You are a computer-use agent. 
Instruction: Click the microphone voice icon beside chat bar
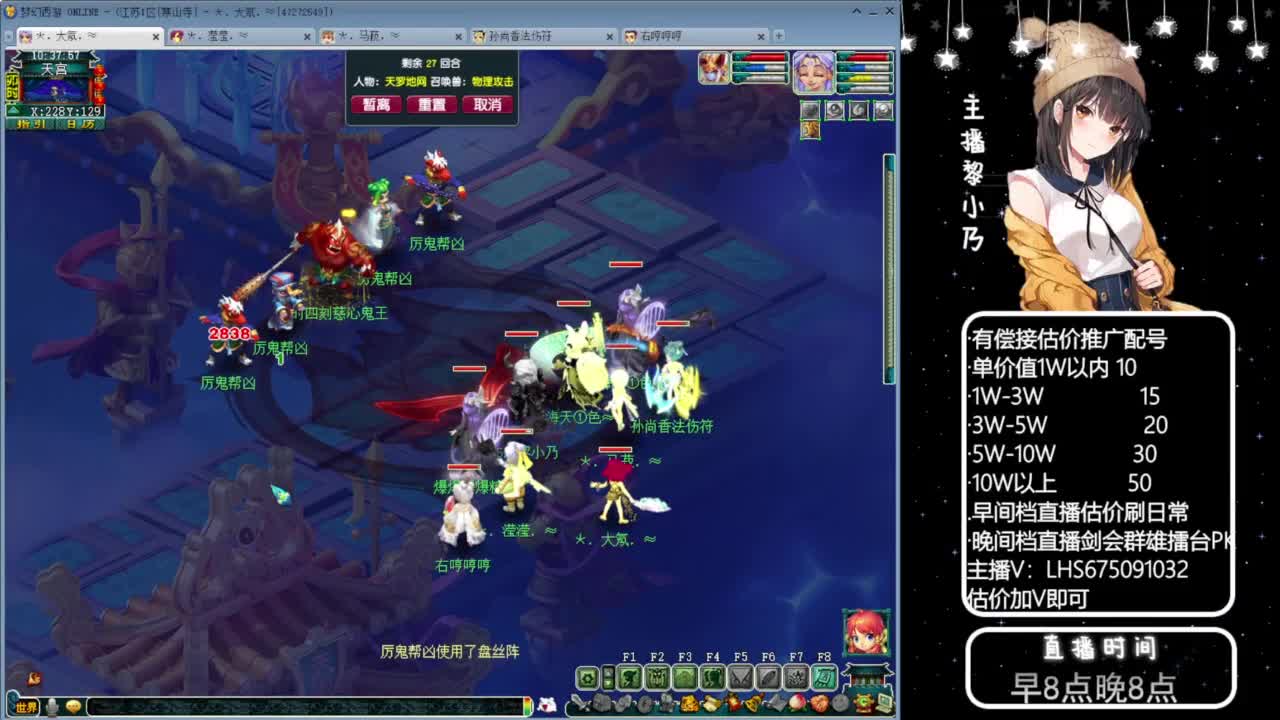52,706
